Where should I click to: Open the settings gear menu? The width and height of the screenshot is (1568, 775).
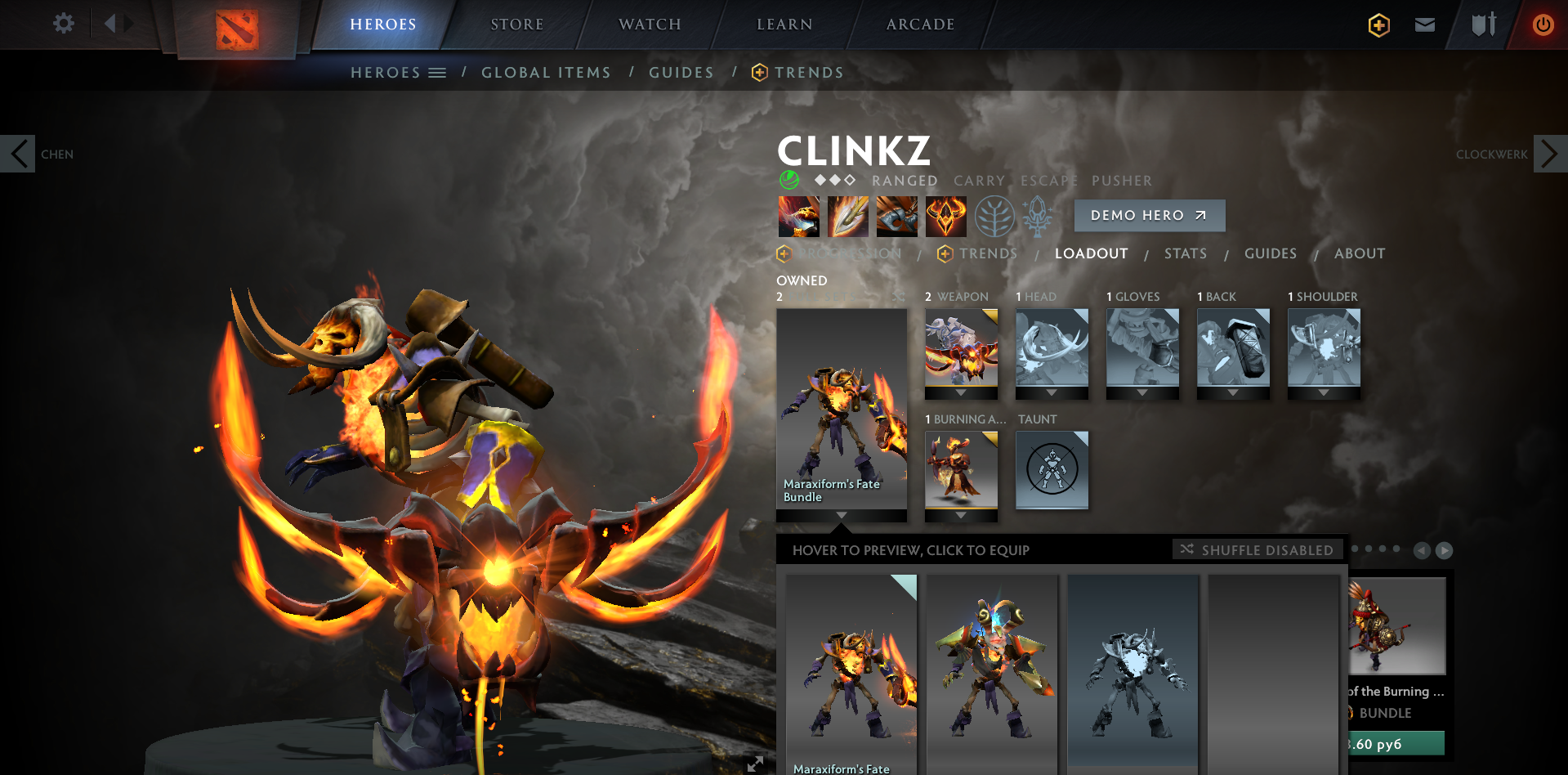[63, 24]
